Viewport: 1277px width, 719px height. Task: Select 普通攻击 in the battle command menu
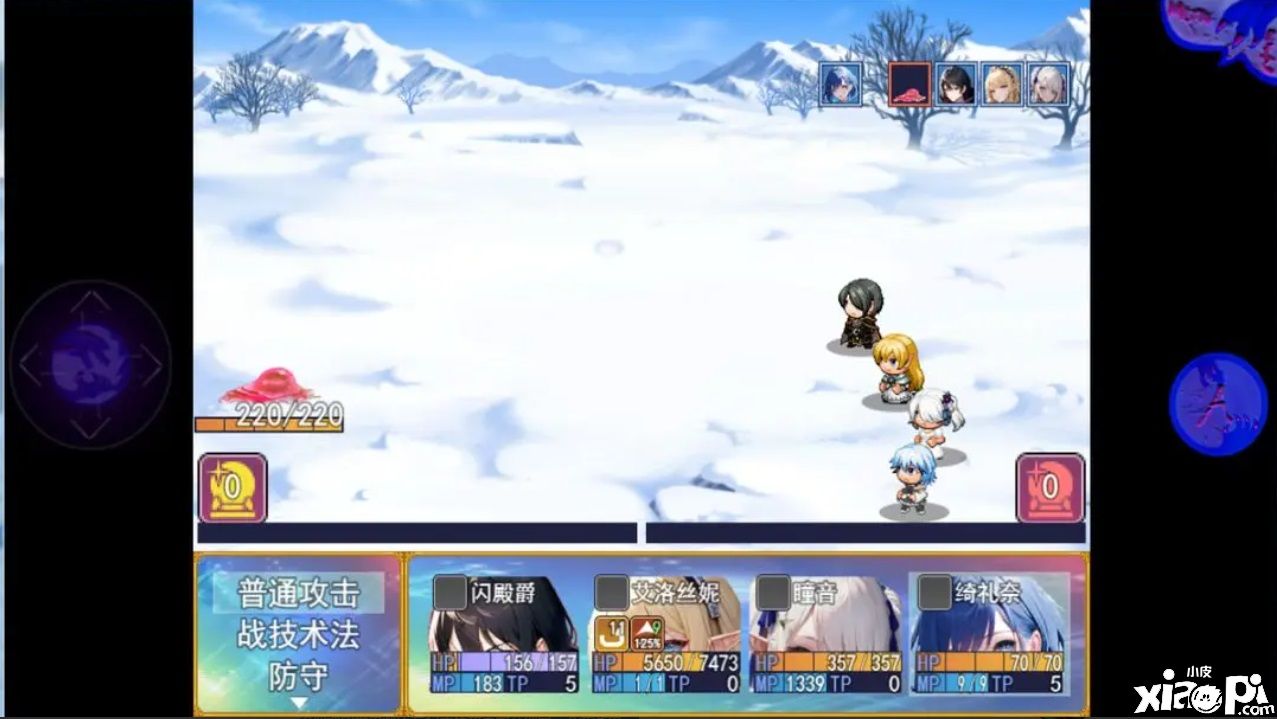point(298,593)
